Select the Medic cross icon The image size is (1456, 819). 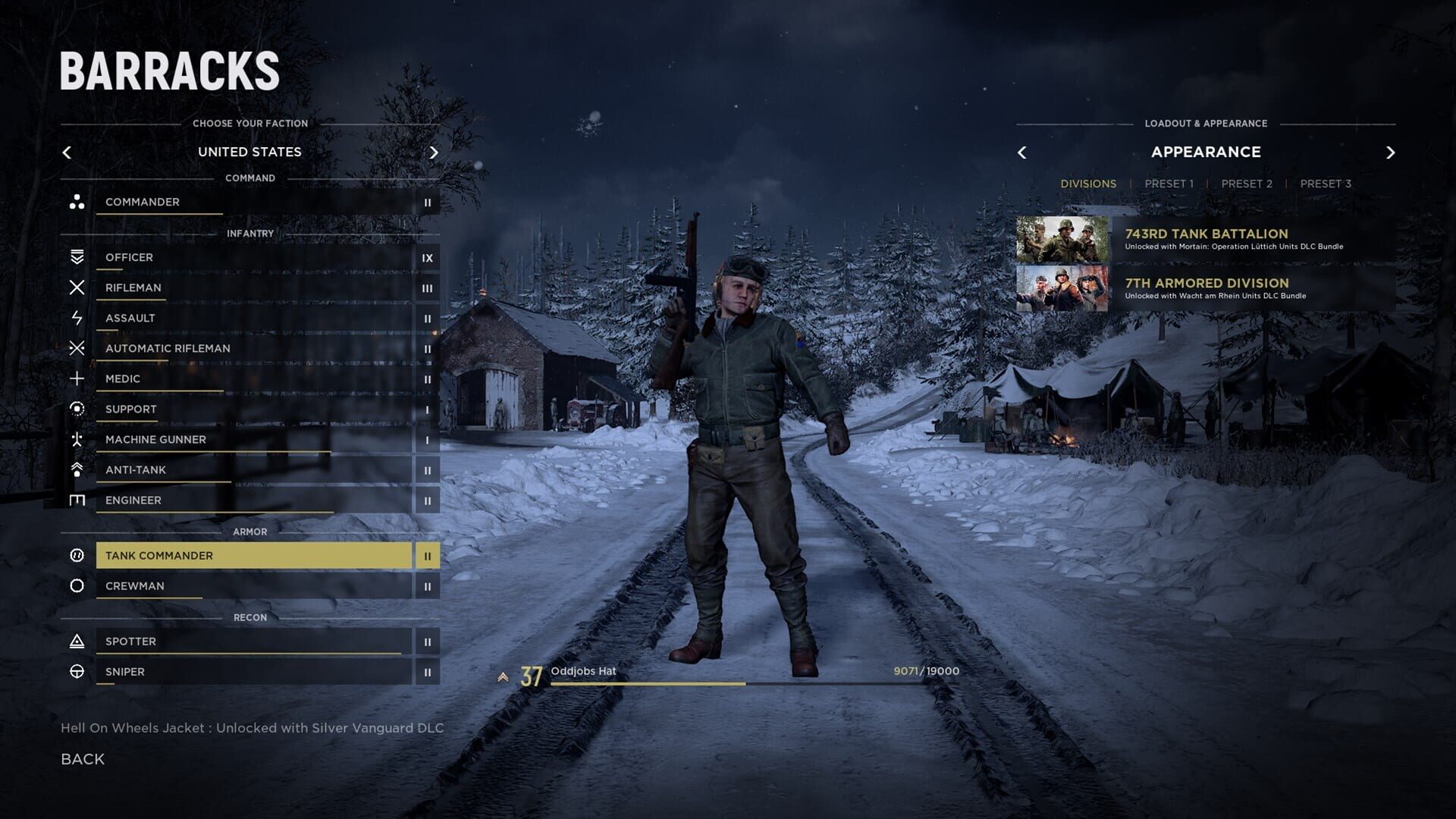pos(77,378)
